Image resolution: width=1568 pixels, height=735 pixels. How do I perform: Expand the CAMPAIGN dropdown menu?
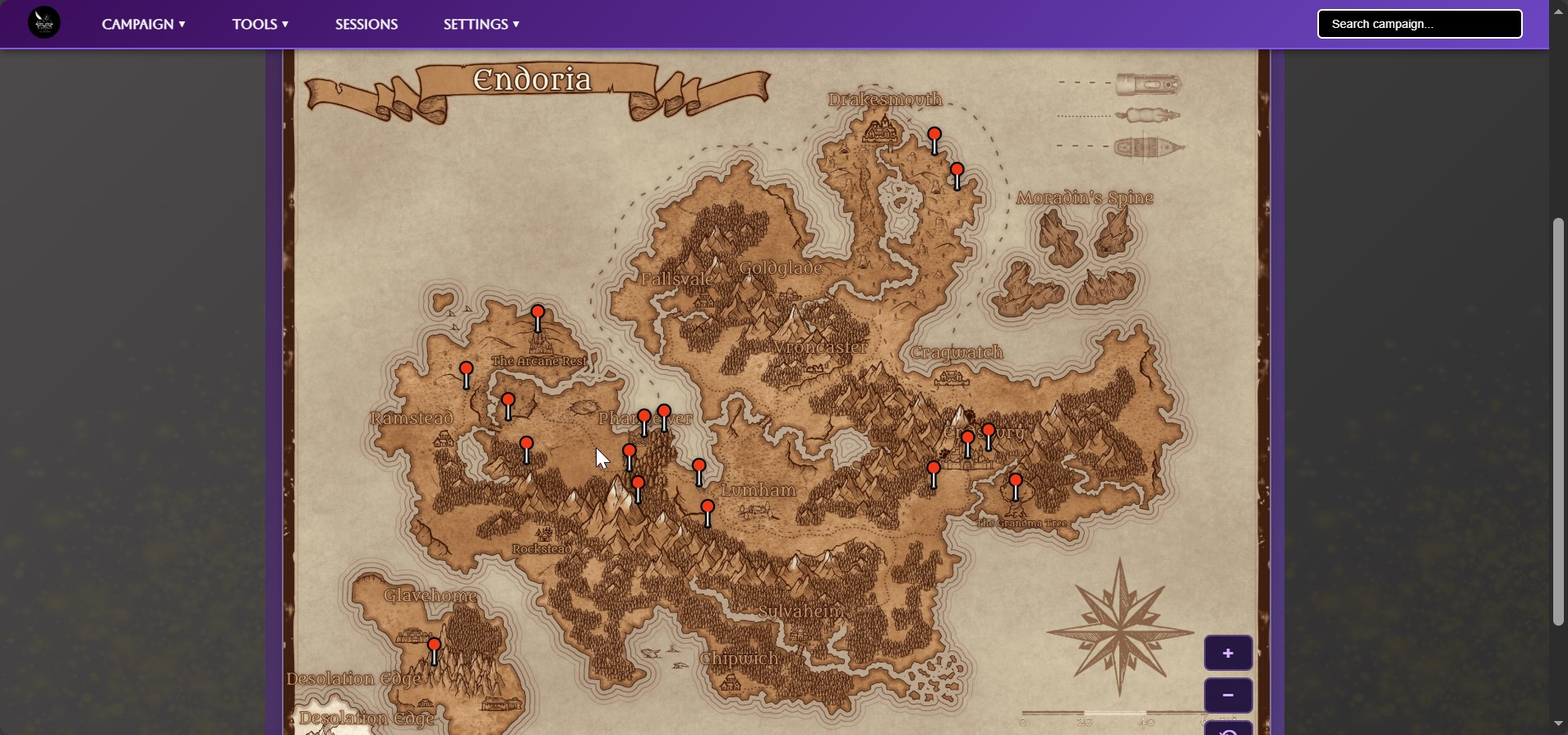[x=144, y=24]
